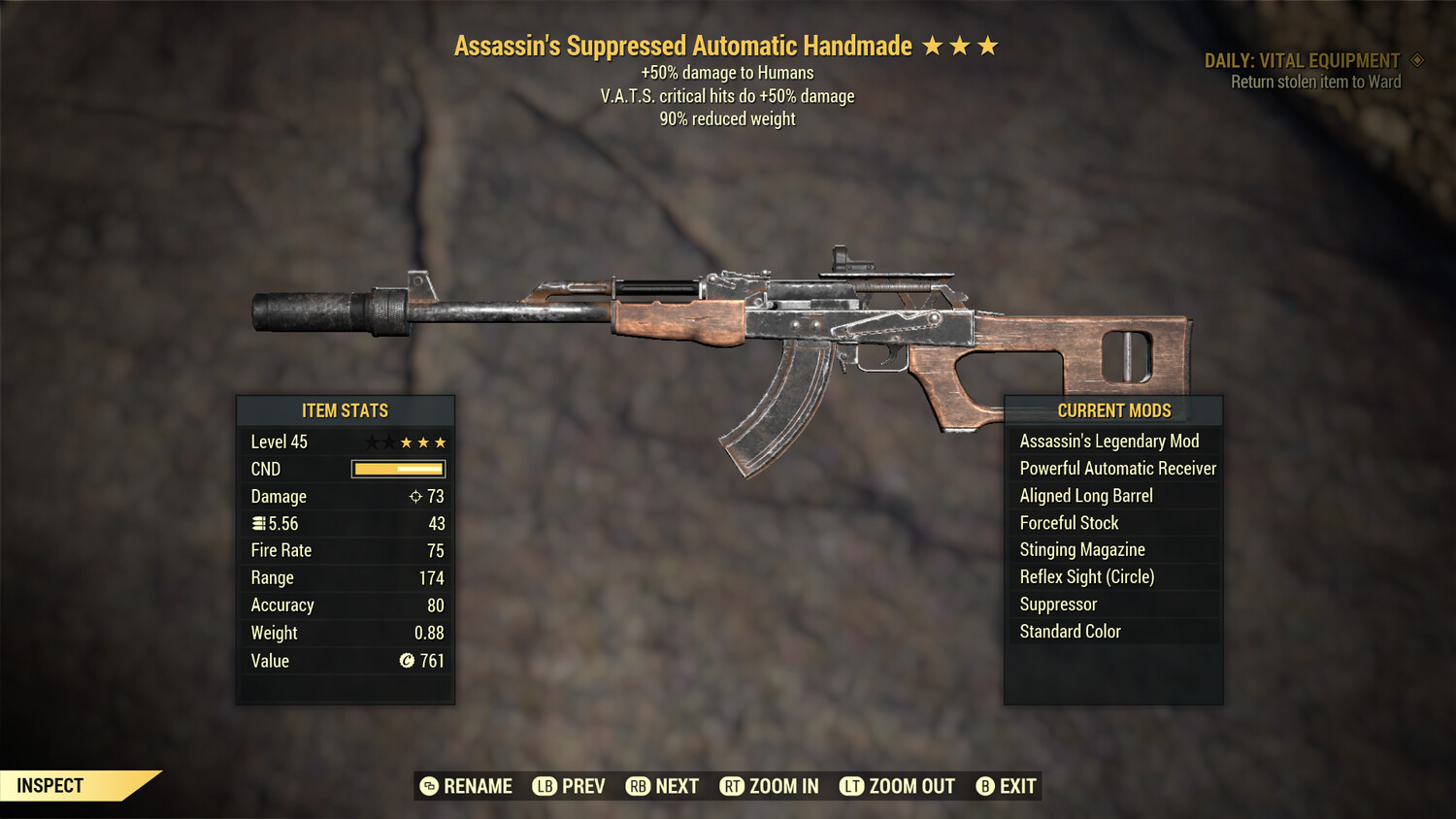Click RENAME to rename the weapon
This screenshot has height=819, width=1456.
click(478, 786)
